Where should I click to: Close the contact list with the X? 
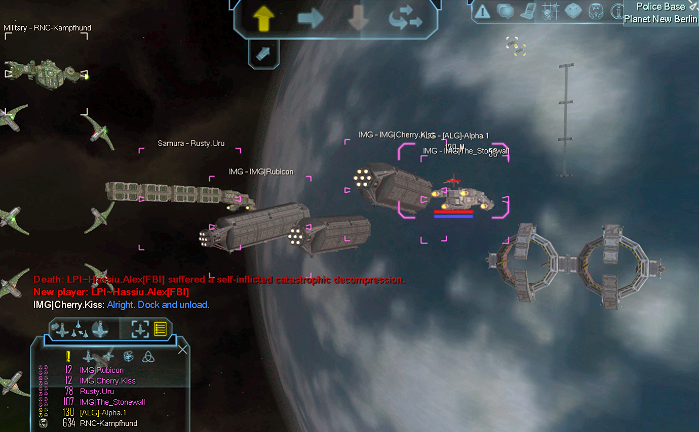(182, 349)
